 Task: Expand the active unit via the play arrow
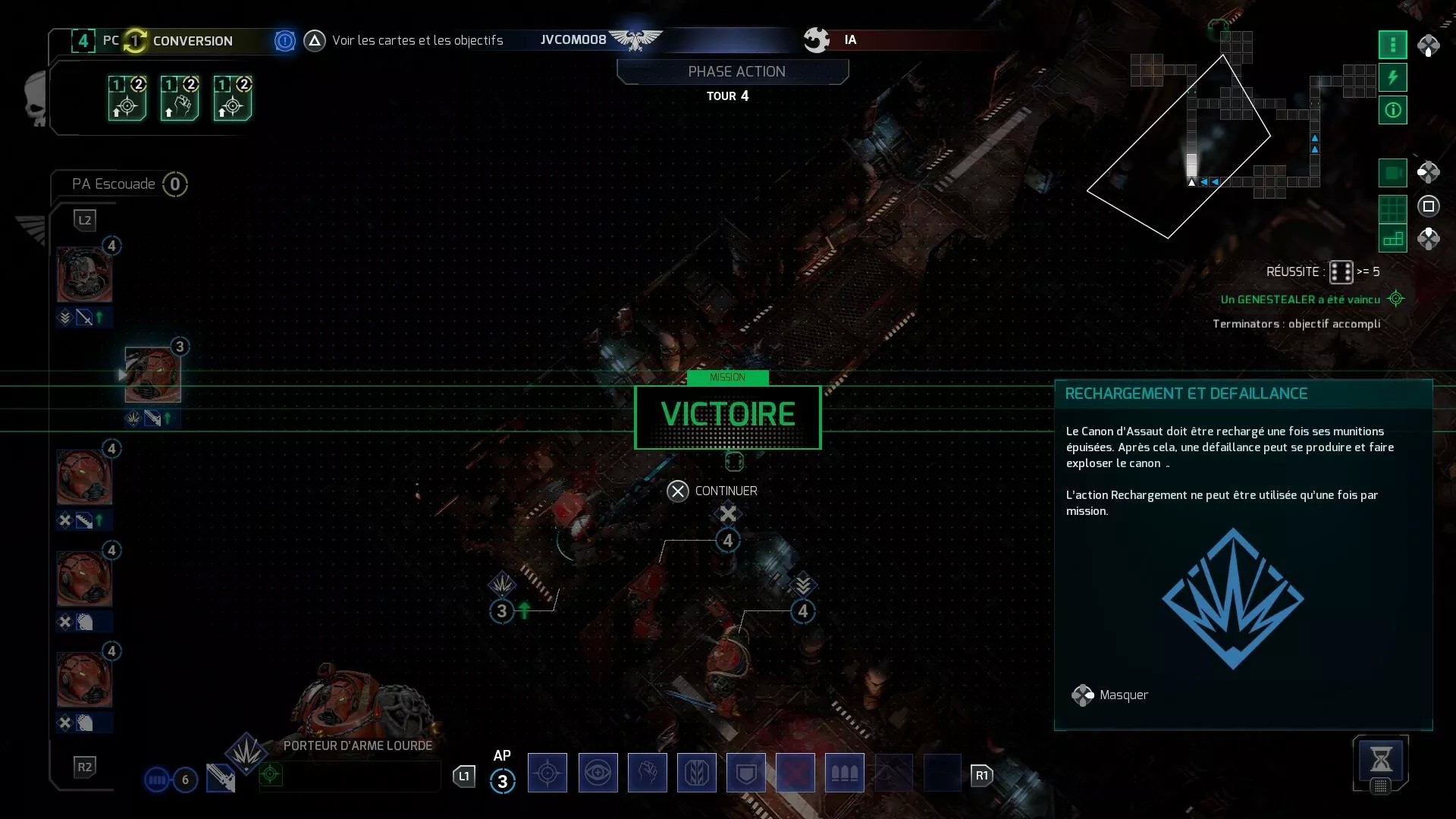[124, 375]
